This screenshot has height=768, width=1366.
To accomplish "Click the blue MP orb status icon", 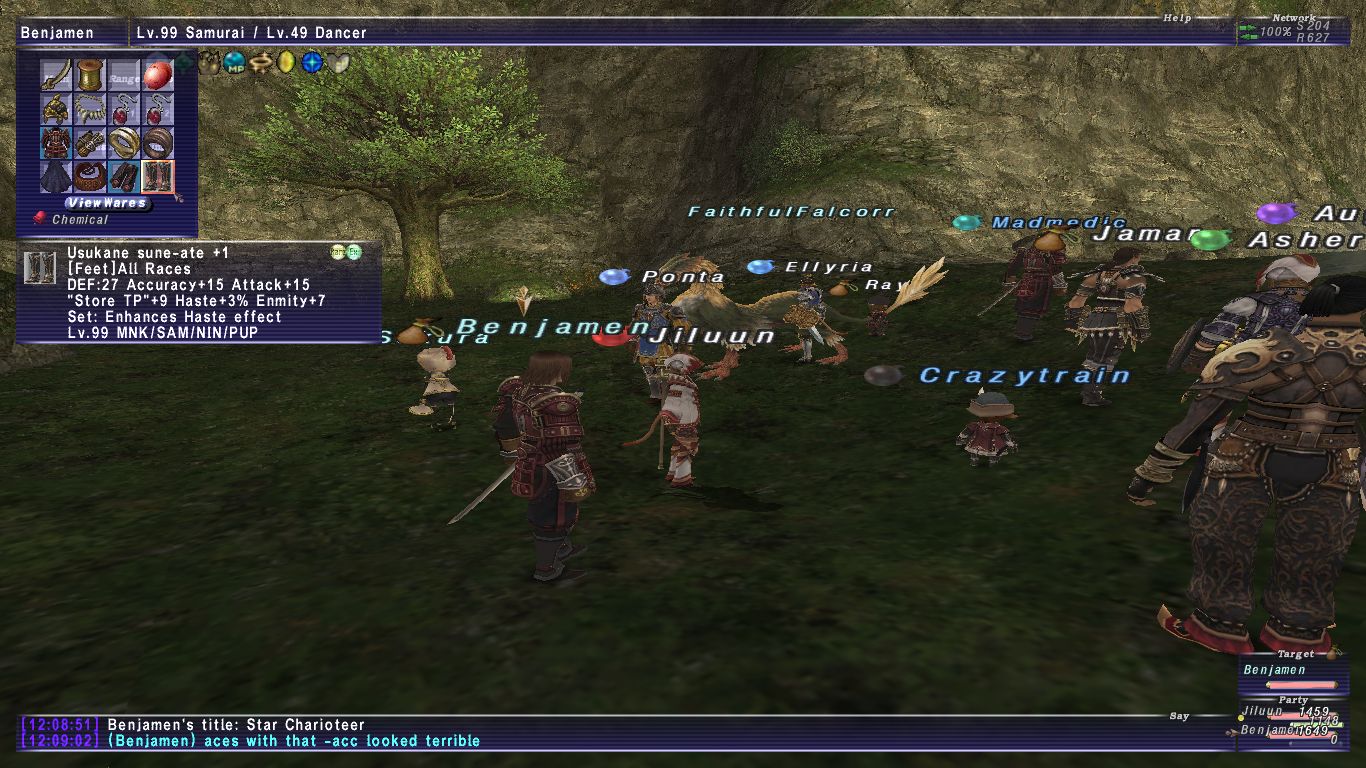I will [234, 63].
